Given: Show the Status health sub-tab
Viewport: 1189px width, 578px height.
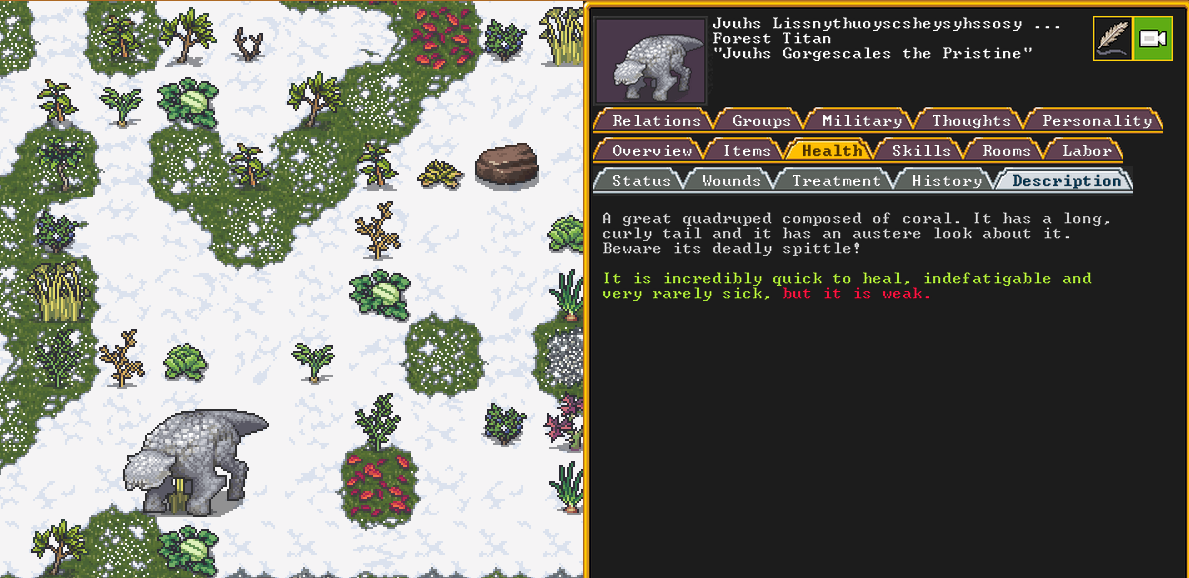Looking at the screenshot, I should [x=641, y=181].
